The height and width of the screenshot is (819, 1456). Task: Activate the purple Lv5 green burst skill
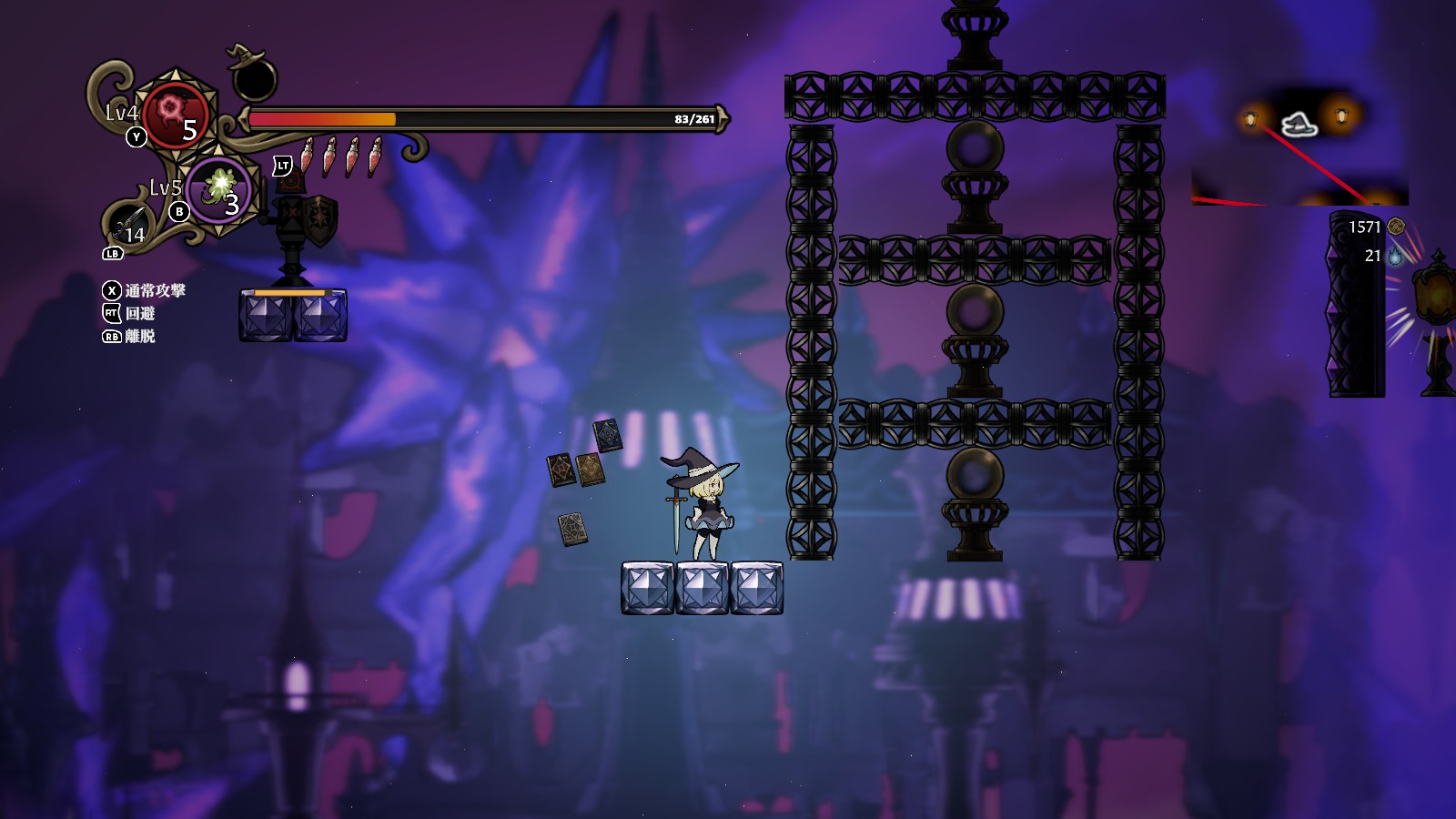pyautogui.click(x=219, y=188)
